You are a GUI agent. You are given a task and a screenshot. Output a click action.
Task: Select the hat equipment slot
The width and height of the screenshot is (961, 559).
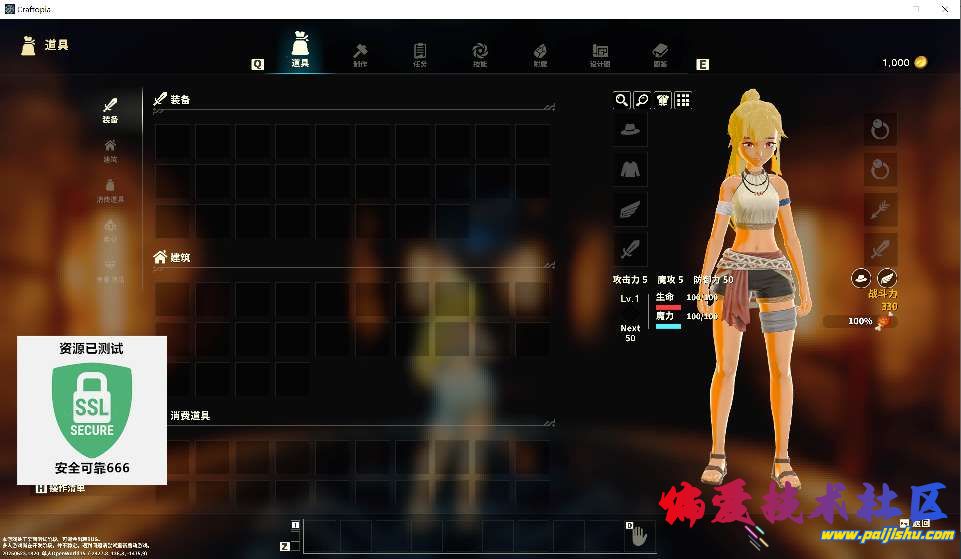pos(630,129)
